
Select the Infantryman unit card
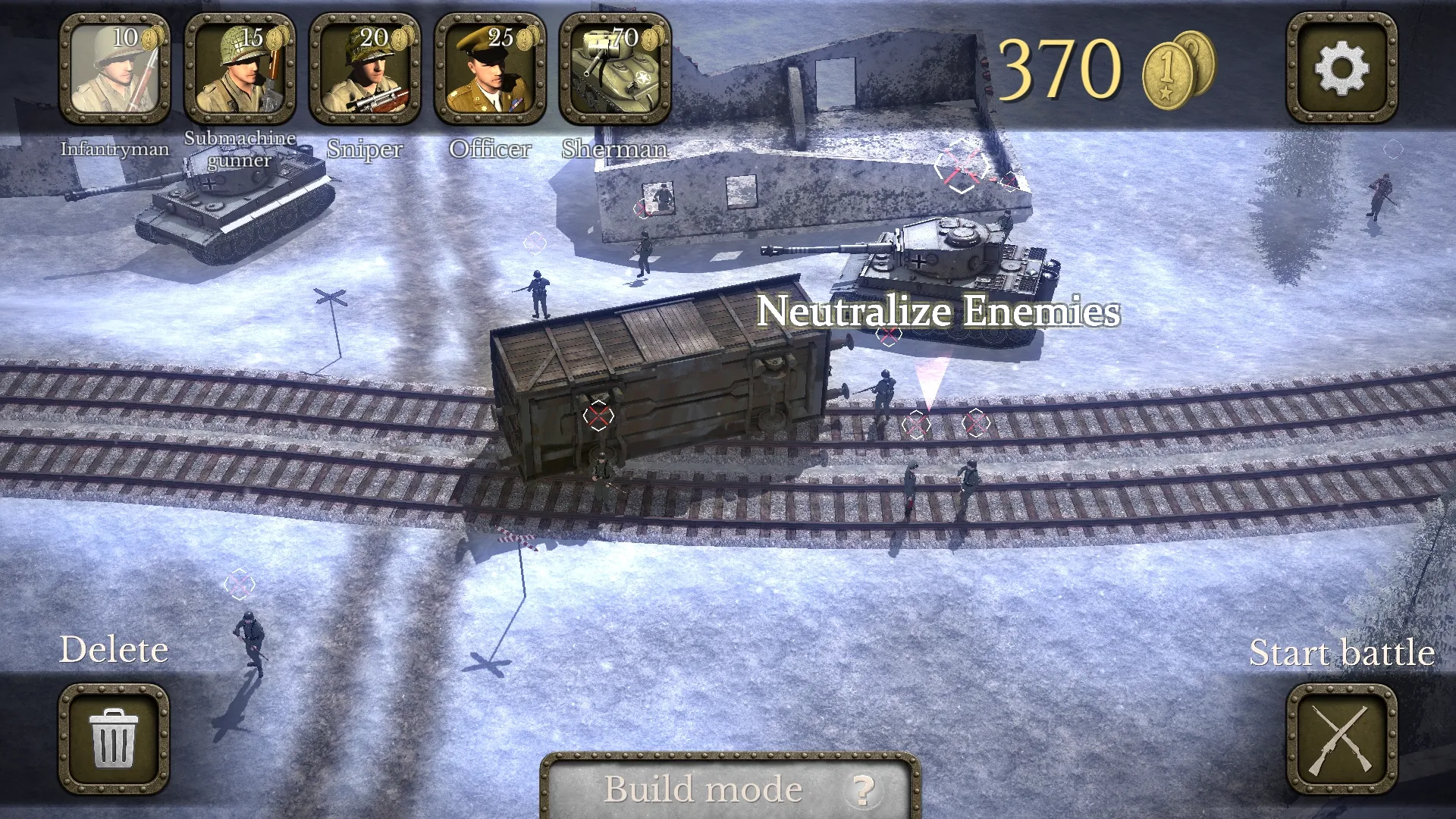[x=115, y=68]
